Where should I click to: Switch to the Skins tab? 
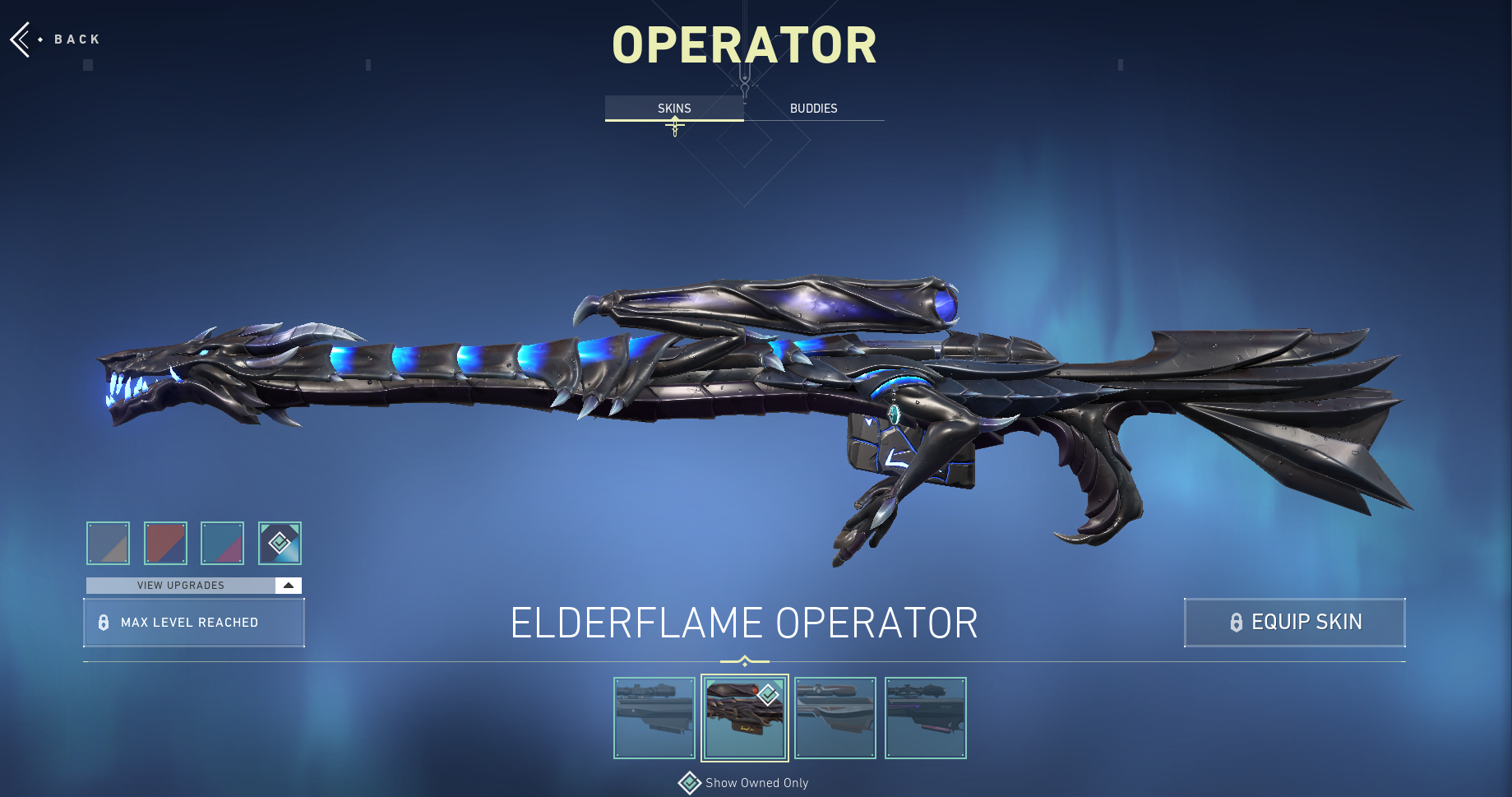pos(673,108)
